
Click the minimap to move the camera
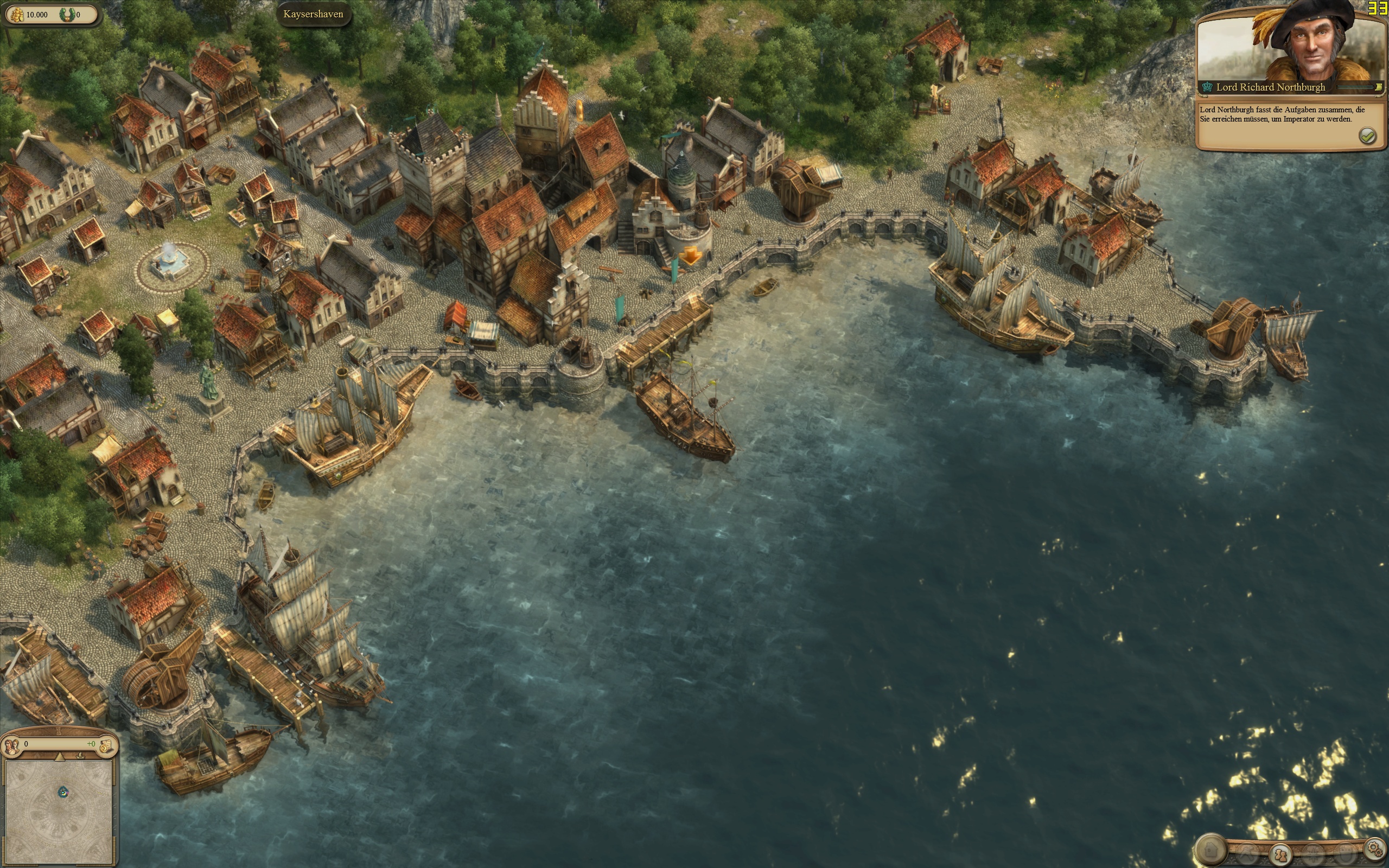pos(59,810)
